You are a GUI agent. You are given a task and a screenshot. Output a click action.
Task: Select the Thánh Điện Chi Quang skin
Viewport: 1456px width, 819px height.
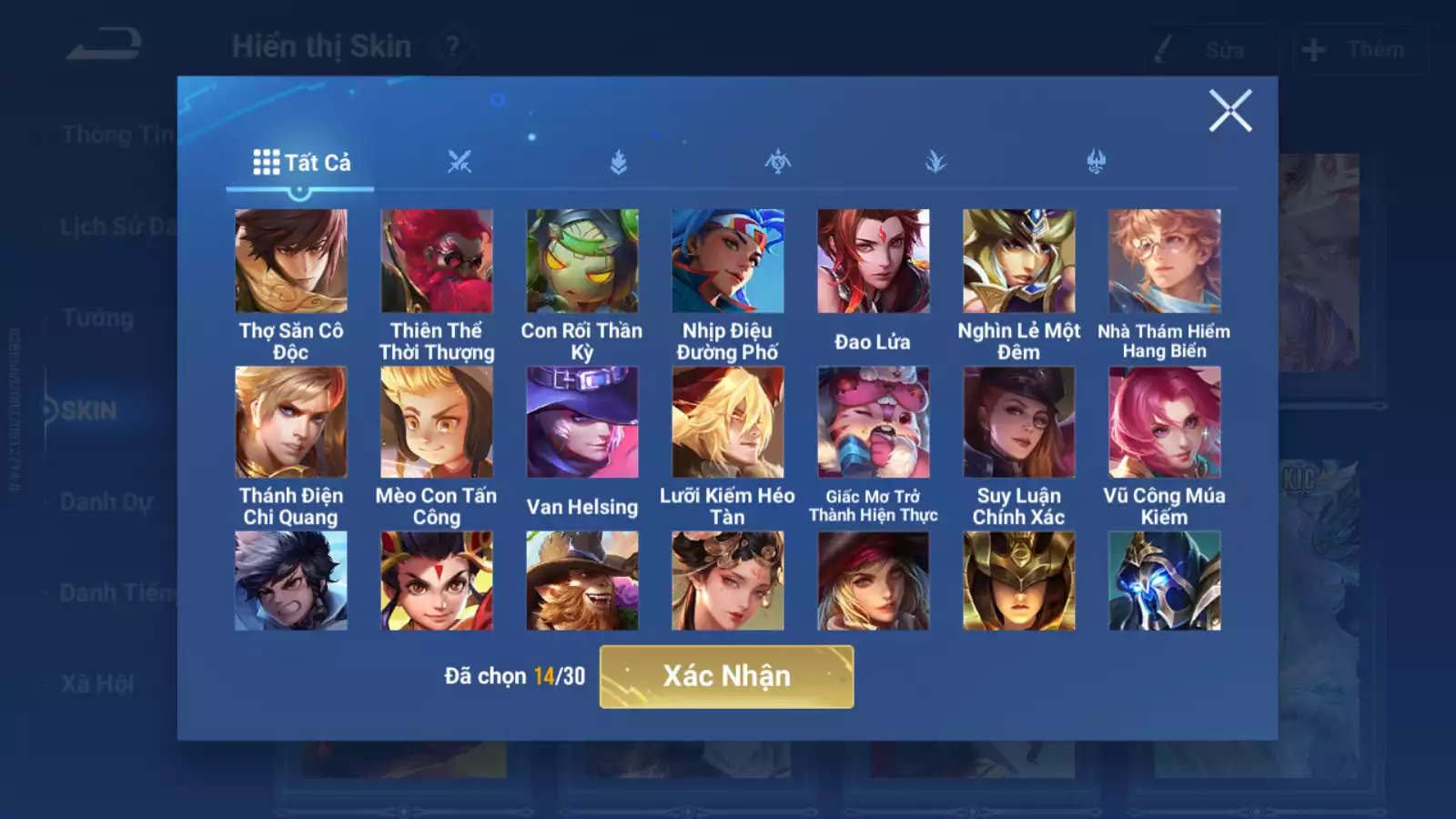tap(291, 422)
